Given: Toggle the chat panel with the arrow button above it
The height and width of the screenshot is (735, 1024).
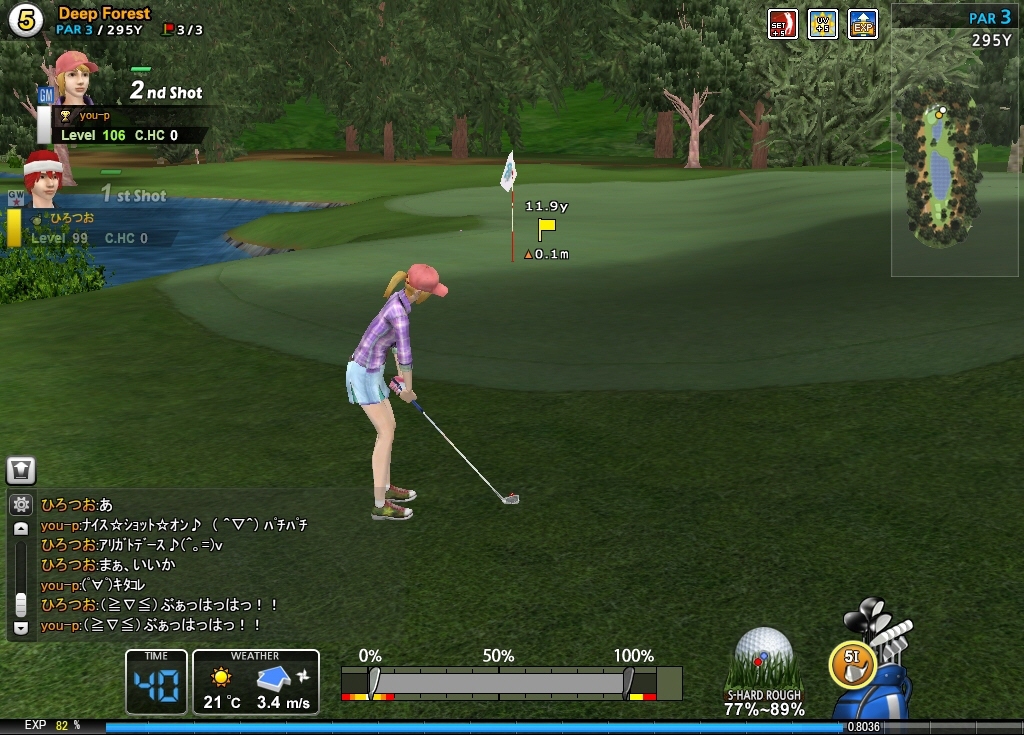Looking at the screenshot, I should coord(21,470).
